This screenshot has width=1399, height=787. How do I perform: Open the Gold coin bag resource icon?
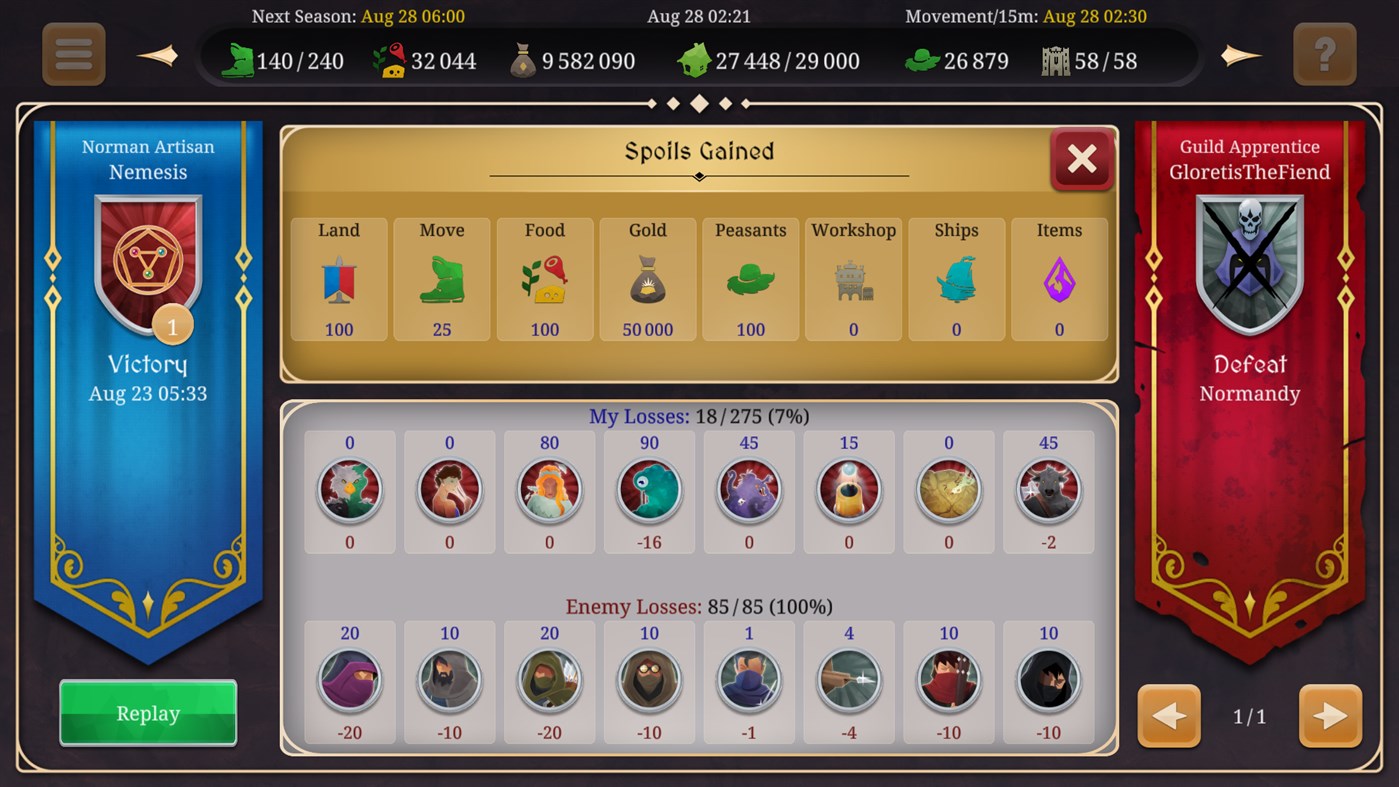click(525, 60)
